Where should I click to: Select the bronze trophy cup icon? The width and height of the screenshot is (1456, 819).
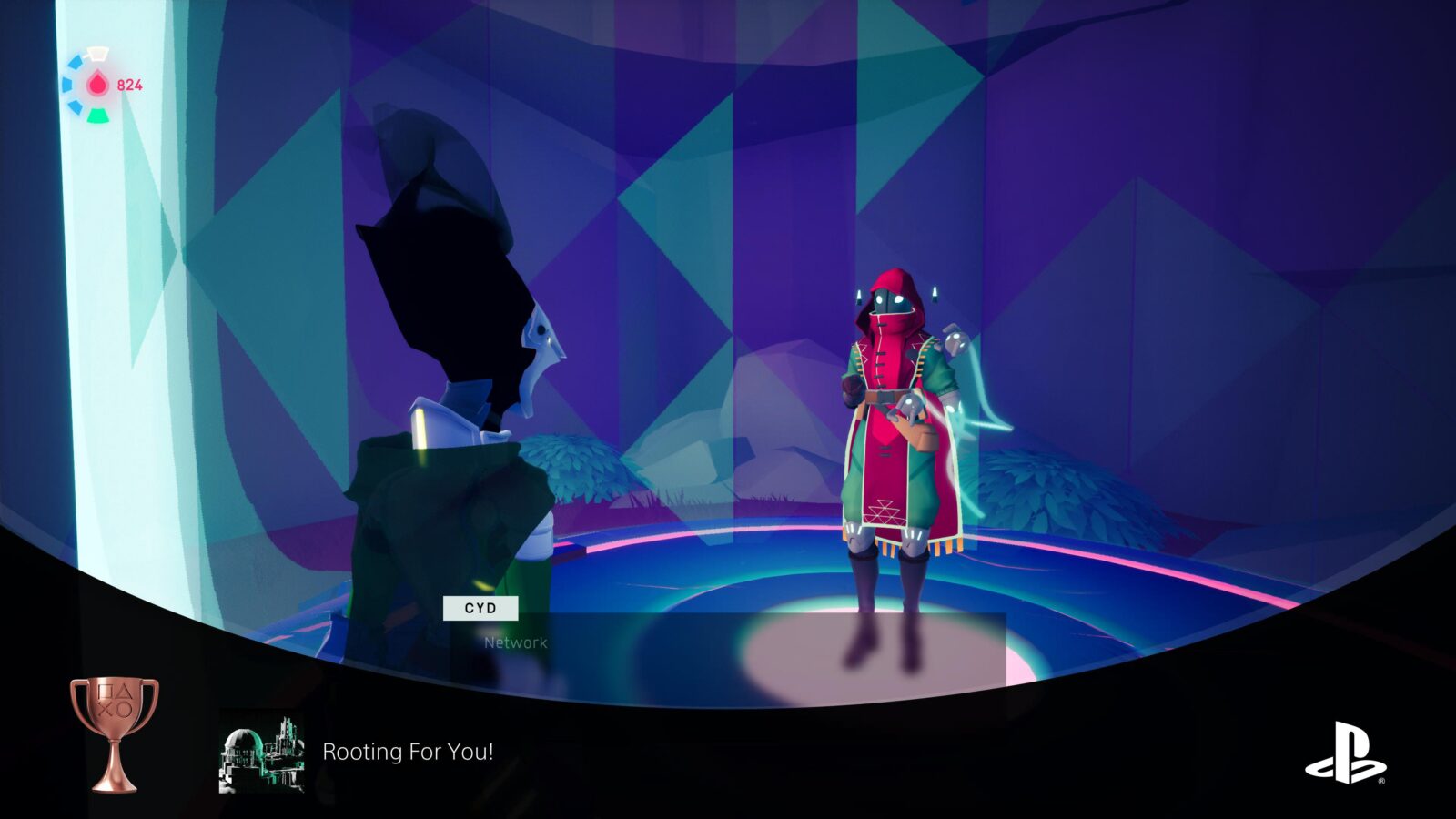115,733
